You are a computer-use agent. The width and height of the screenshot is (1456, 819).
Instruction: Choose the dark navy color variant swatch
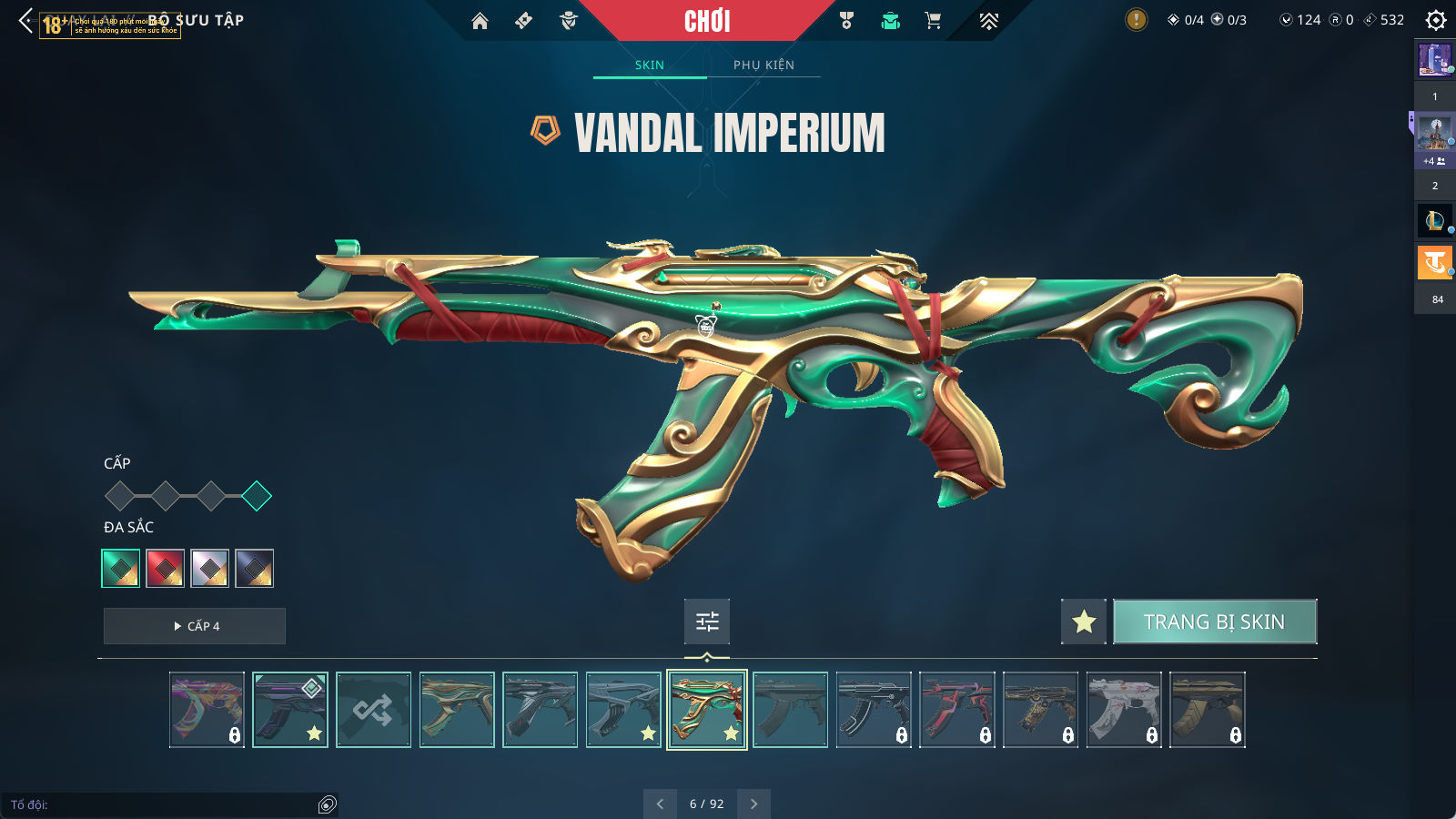255,569
